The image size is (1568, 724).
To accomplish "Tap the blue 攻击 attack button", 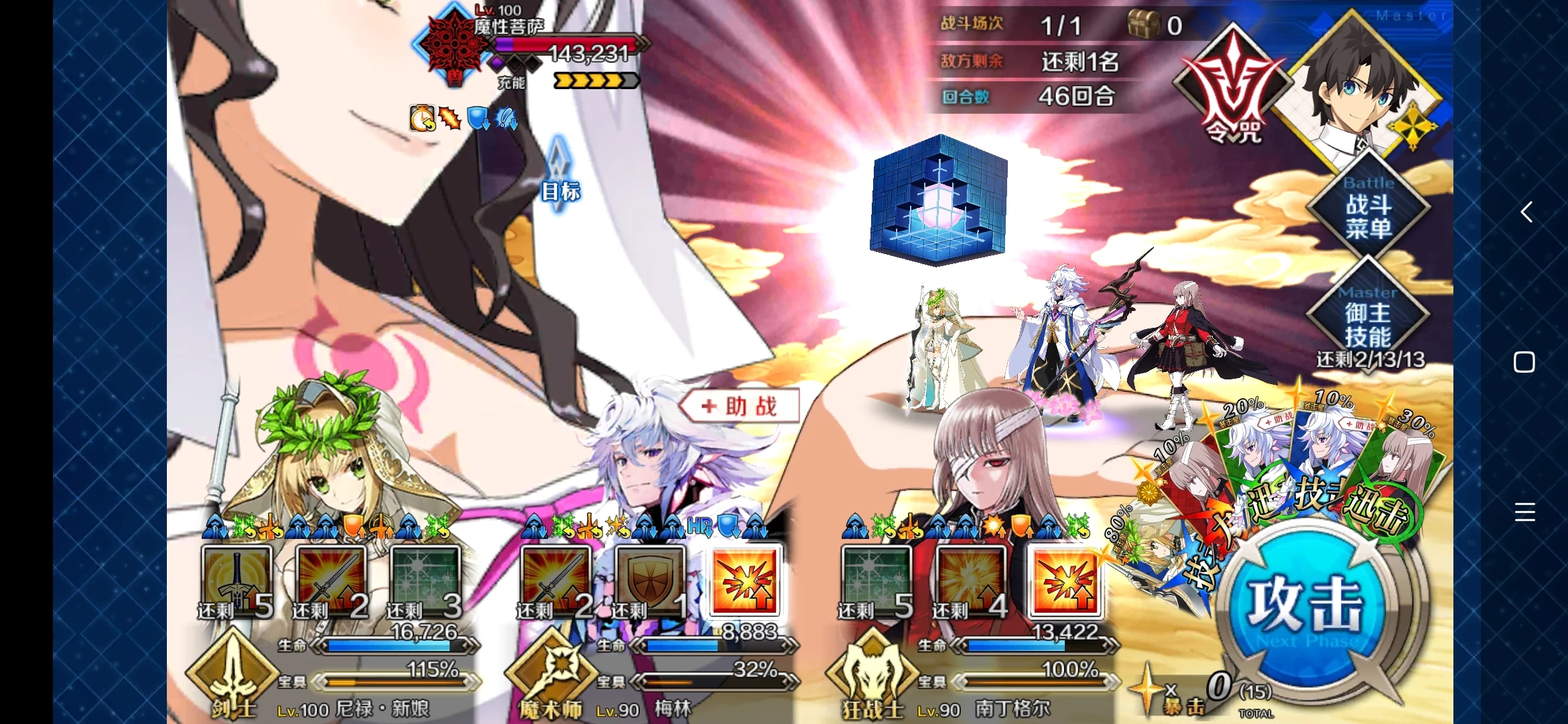I will click(x=1303, y=603).
